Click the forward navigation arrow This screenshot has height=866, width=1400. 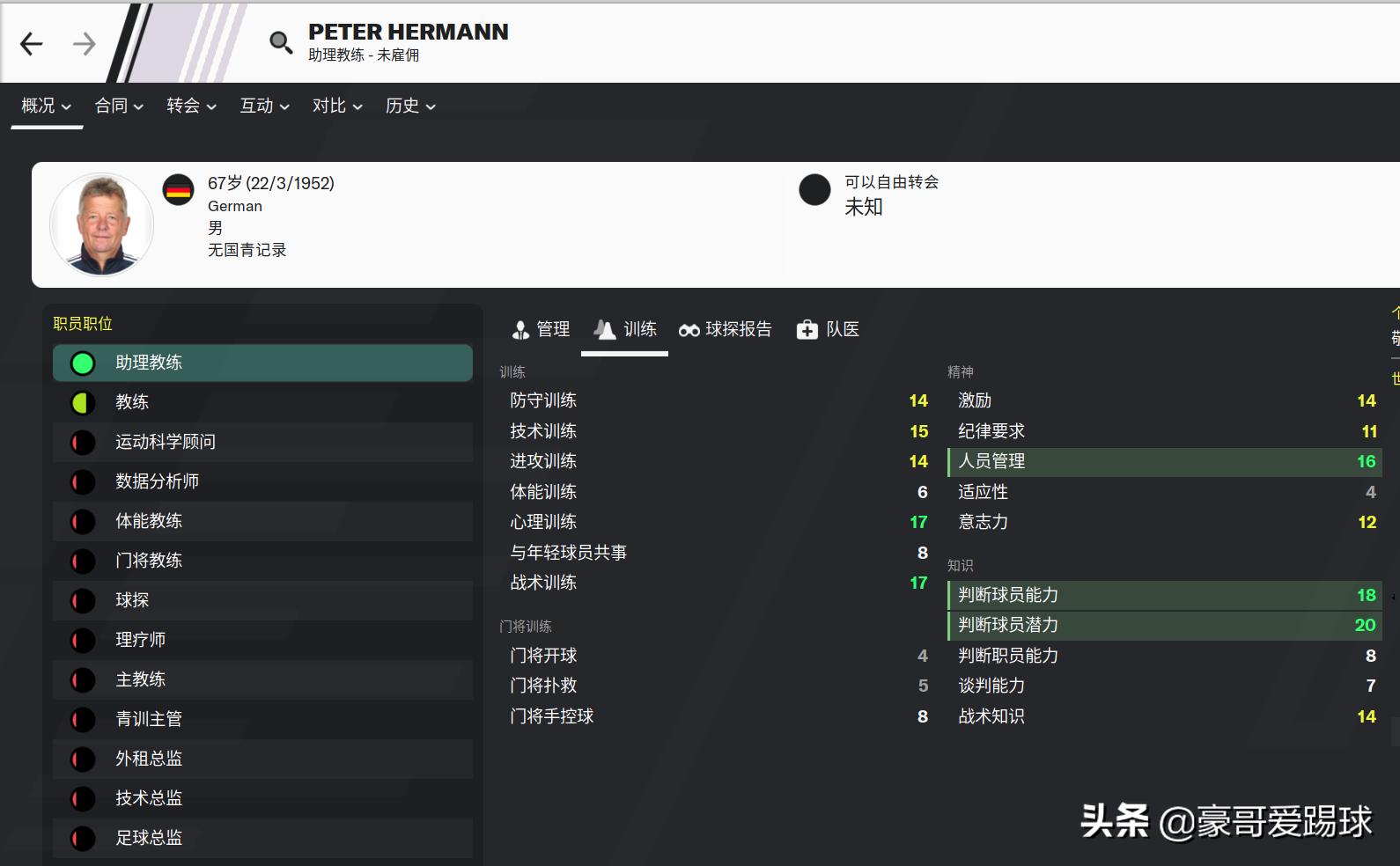[x=83, y=42]
